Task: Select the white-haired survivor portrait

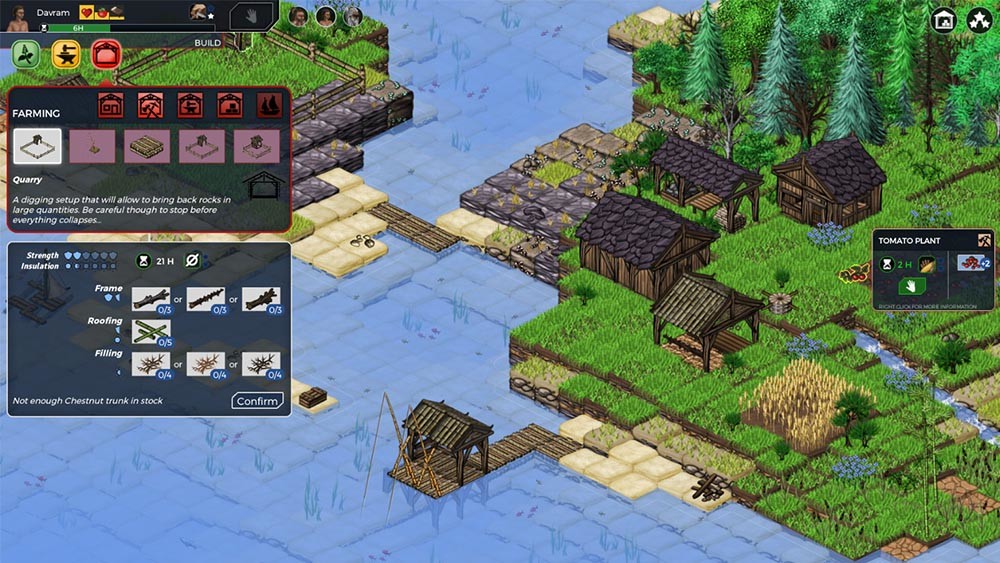Action: 352,16
